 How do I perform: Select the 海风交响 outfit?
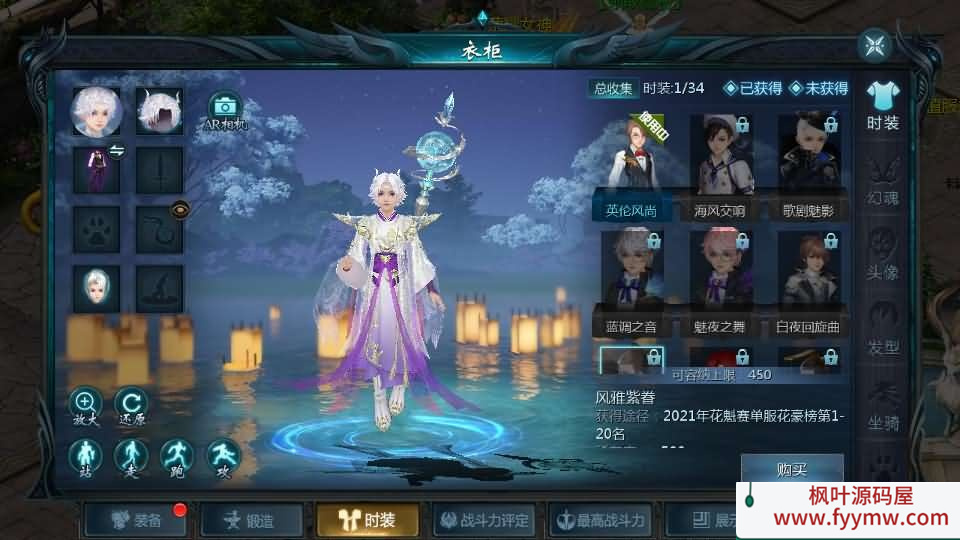point(720,165)
